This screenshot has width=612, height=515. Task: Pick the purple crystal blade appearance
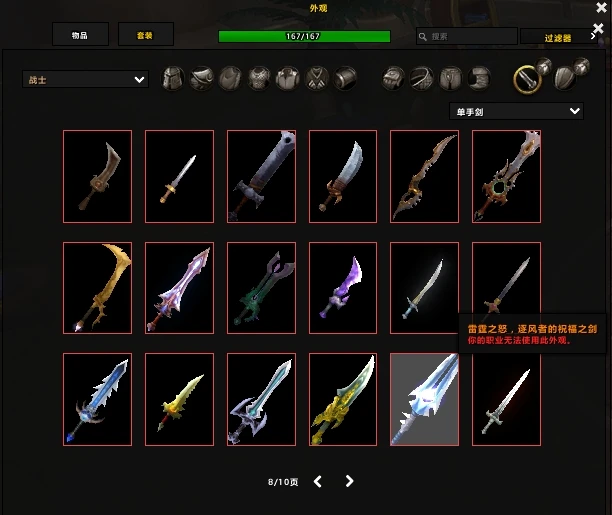point(343,287)
